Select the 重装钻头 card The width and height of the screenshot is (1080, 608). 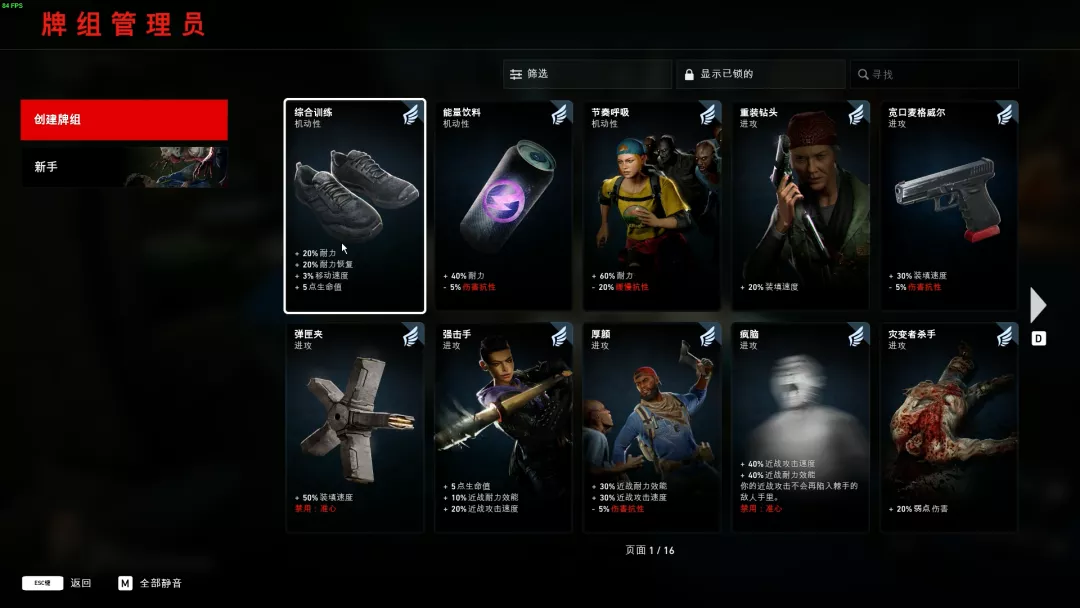pos(800,206)
